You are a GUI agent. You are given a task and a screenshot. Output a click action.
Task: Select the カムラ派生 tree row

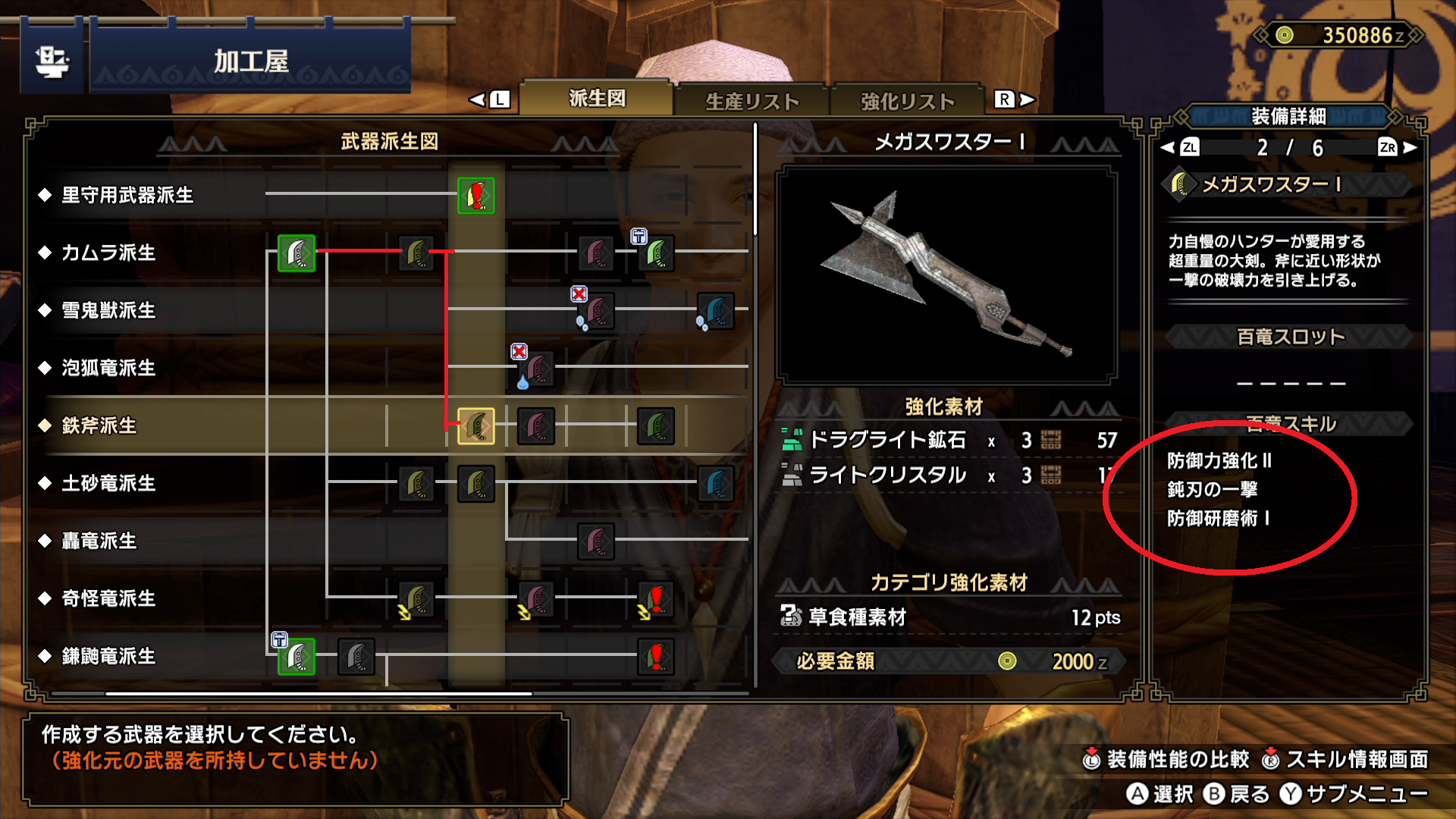click(108, 253)
